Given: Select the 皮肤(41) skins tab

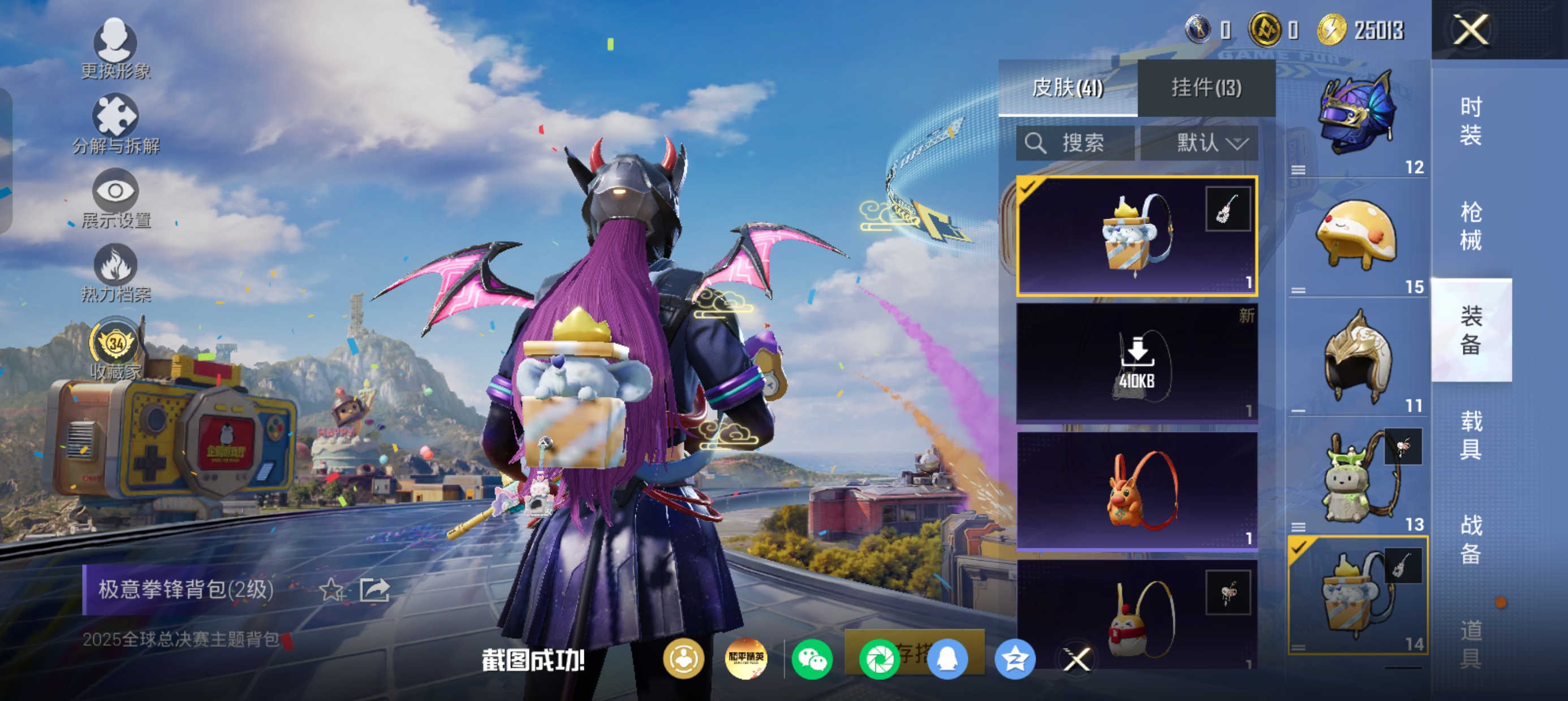Looking at the screenshot, I should (x=1067, y=88).
